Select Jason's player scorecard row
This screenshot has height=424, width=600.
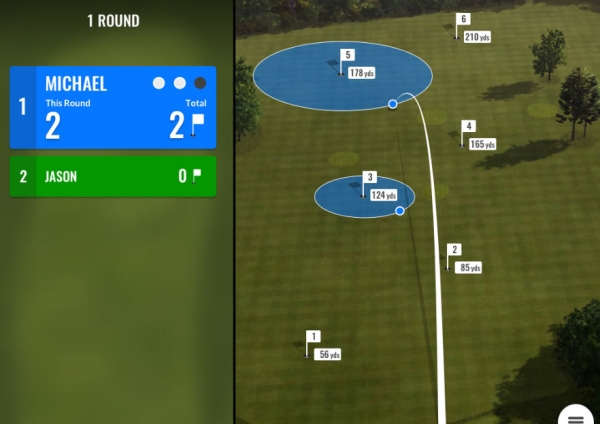[x=113, y=177]
